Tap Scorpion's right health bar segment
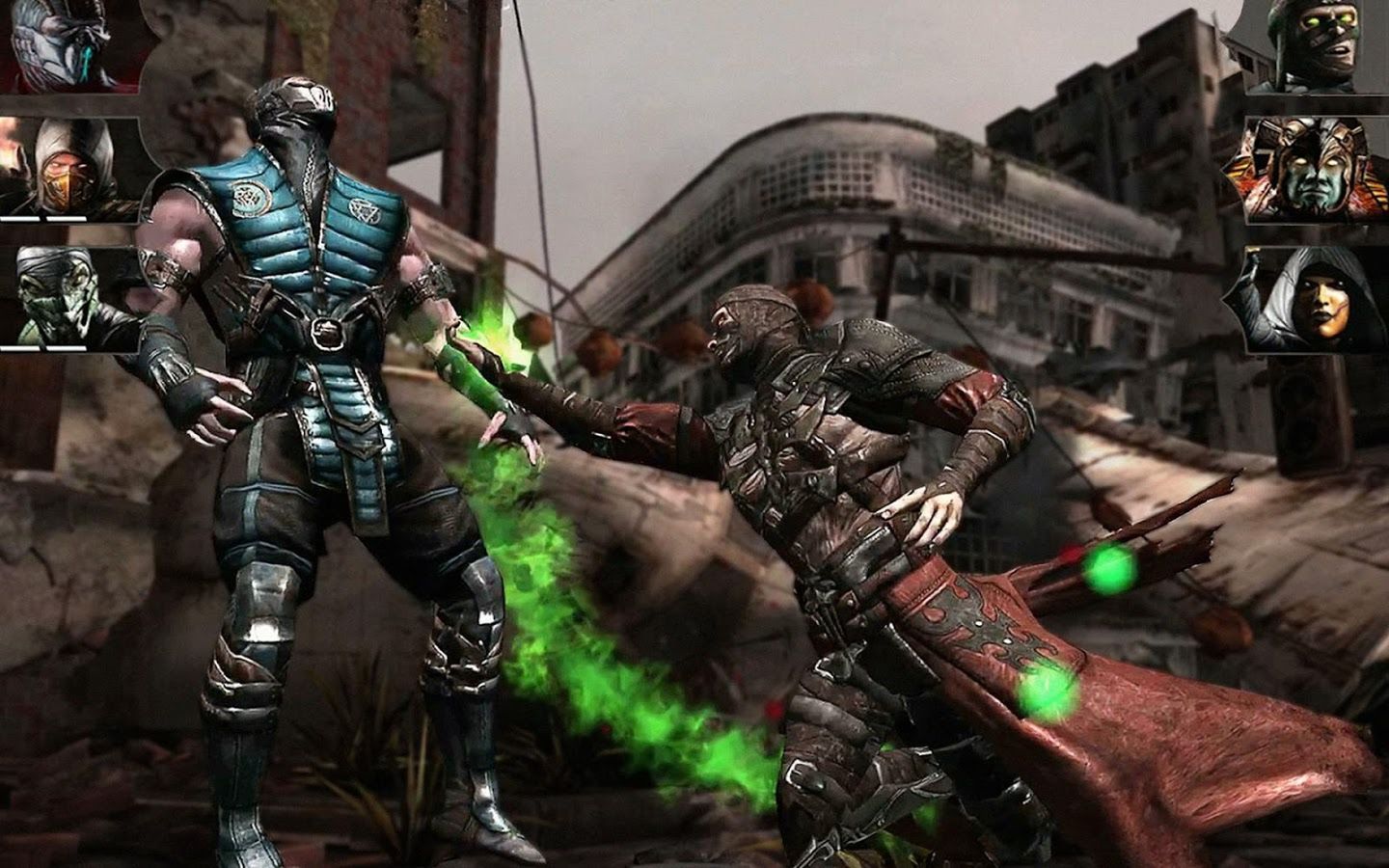1389x868 pixels. 68,220
